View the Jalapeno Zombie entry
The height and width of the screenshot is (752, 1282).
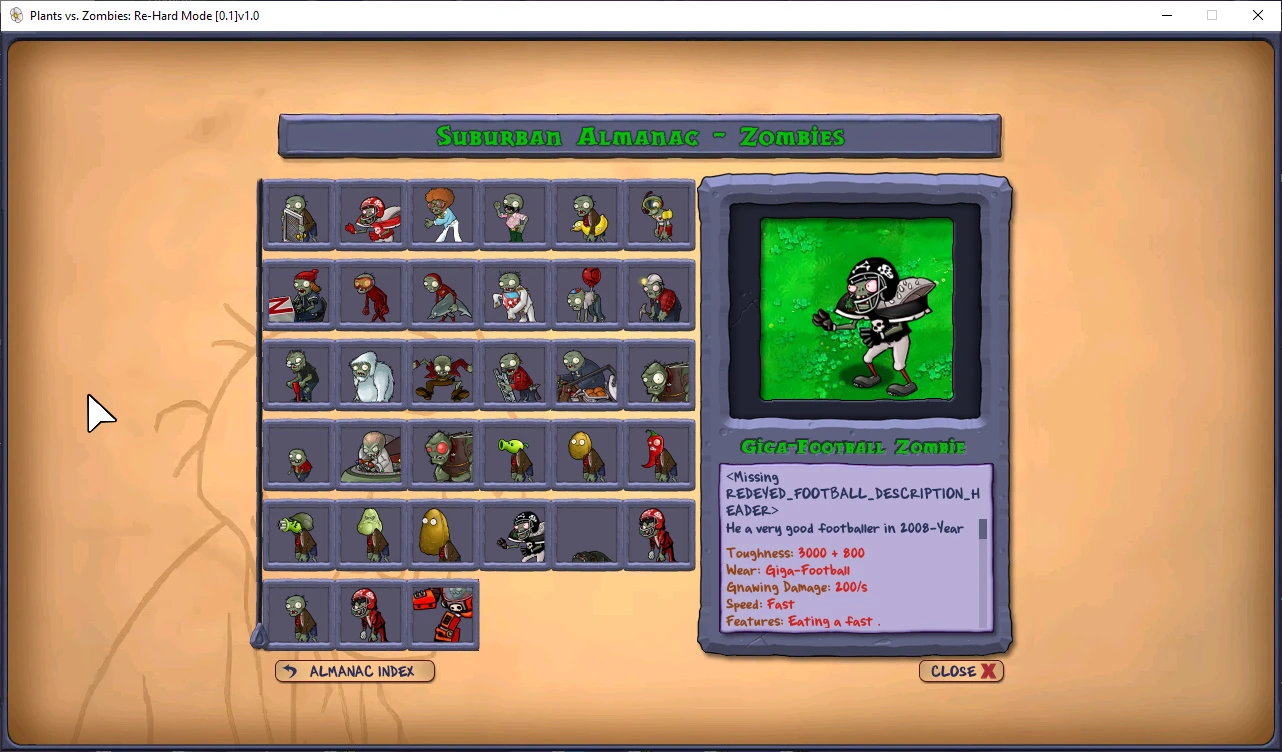(658, 453)
